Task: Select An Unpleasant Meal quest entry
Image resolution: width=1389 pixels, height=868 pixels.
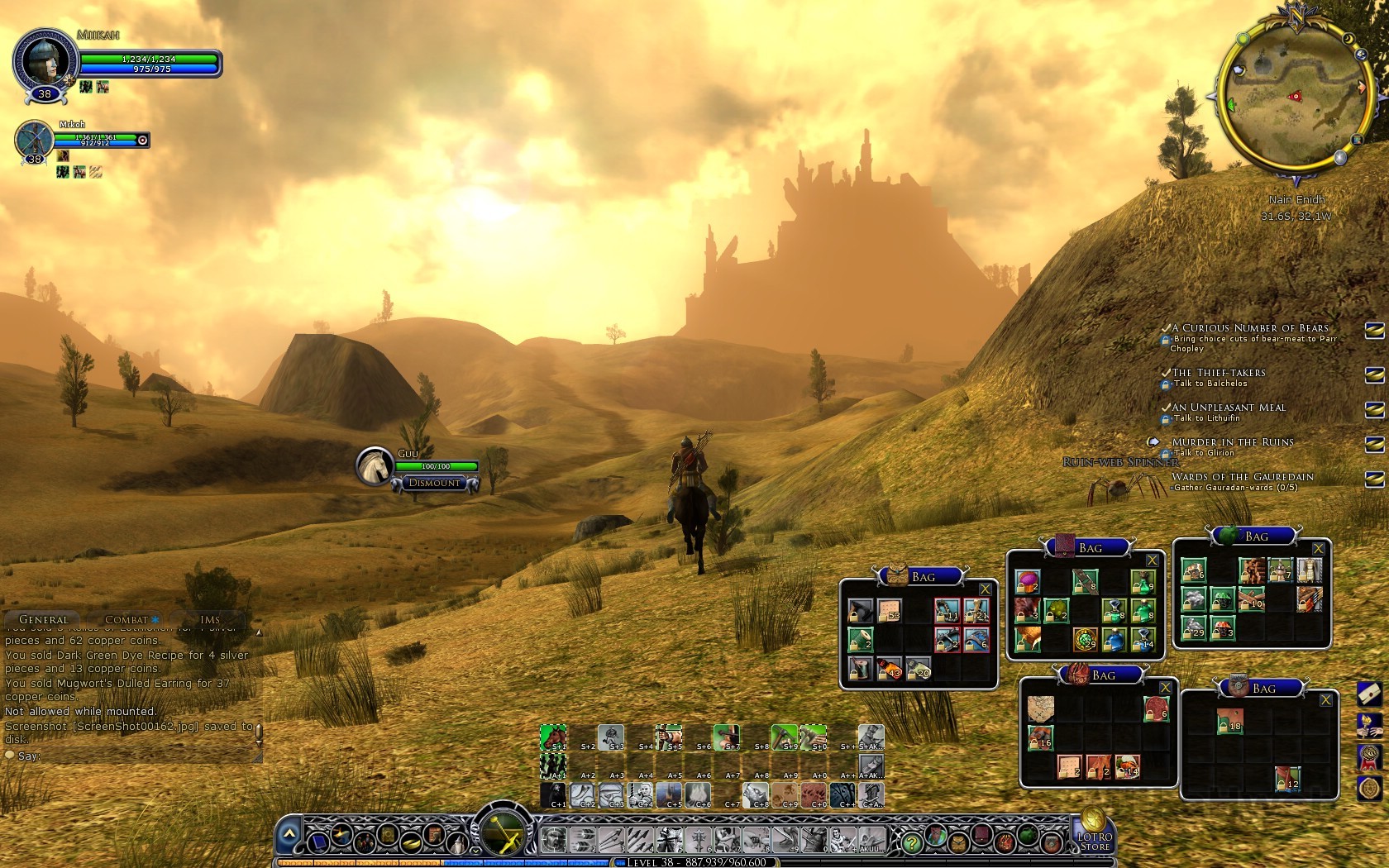Action: [1229, 408]
